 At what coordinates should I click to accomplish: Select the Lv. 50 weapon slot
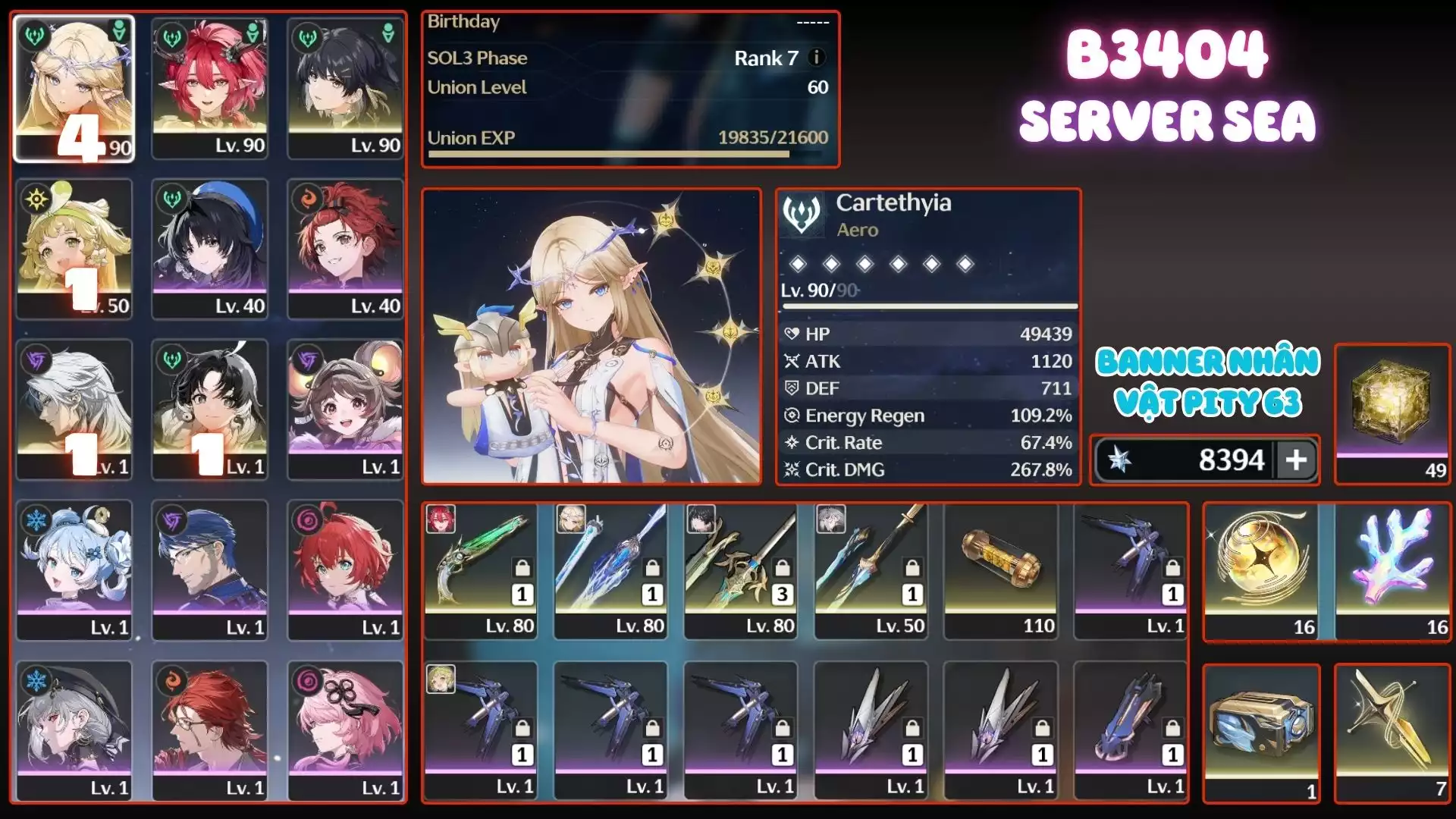871,570
